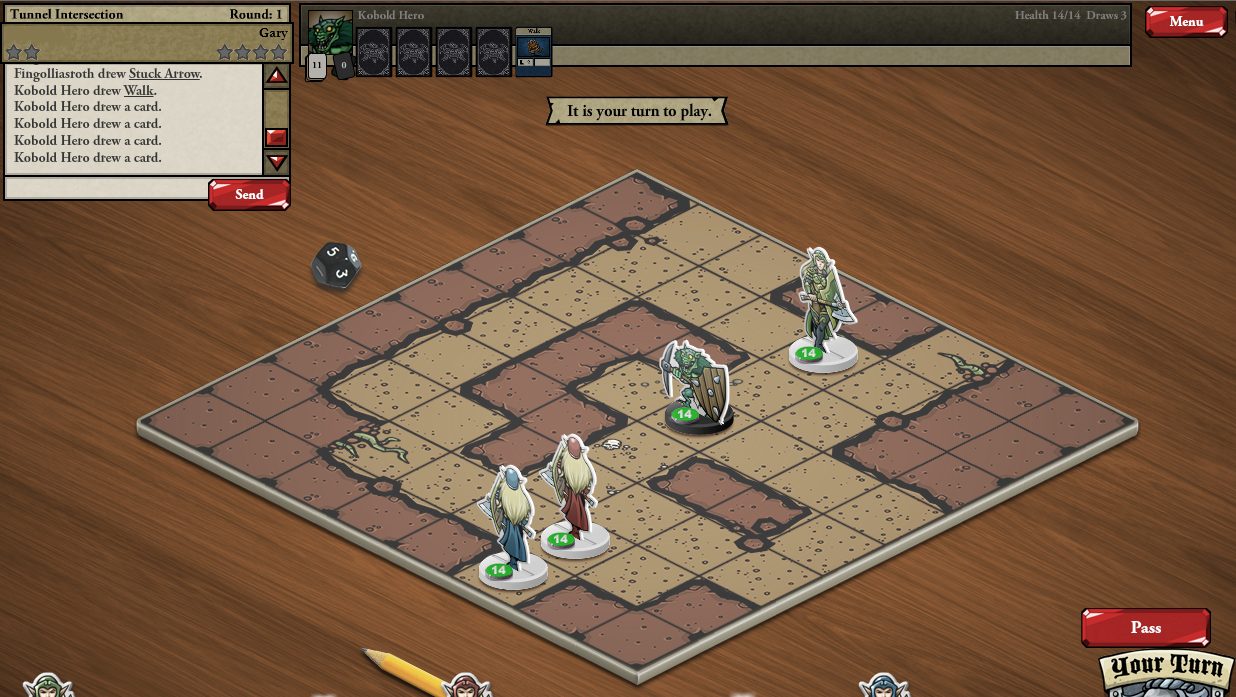1236x697 pixels.
Task: Select the blue-robed elf figure
Action: point(511,527)
